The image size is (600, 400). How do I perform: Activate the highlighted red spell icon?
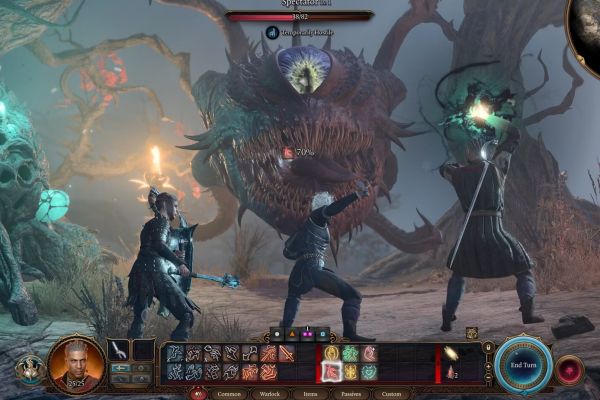(x=333, y=371)
